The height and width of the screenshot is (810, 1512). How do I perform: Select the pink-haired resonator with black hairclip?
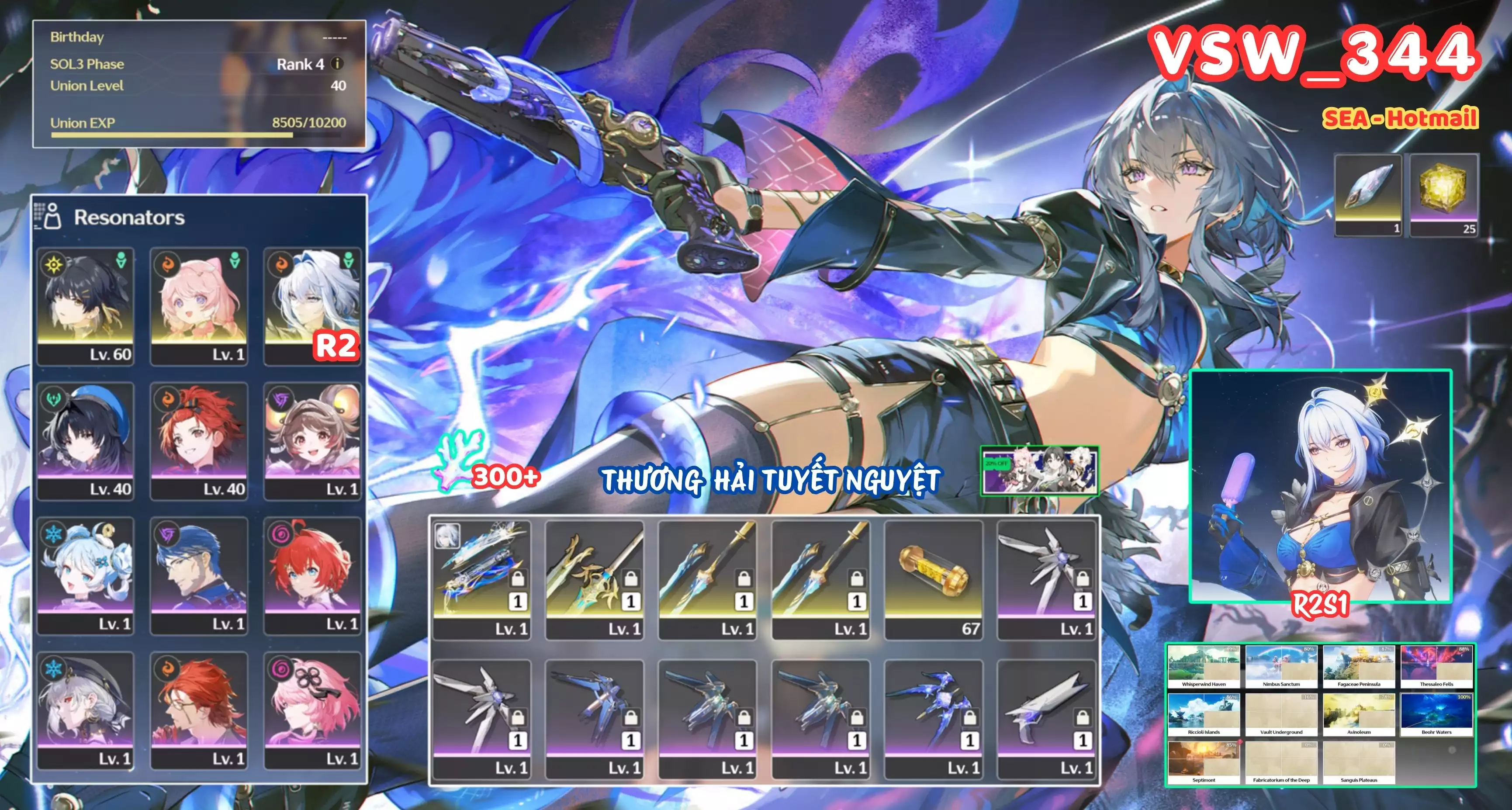pyautogui.click(x=312, y=710)
